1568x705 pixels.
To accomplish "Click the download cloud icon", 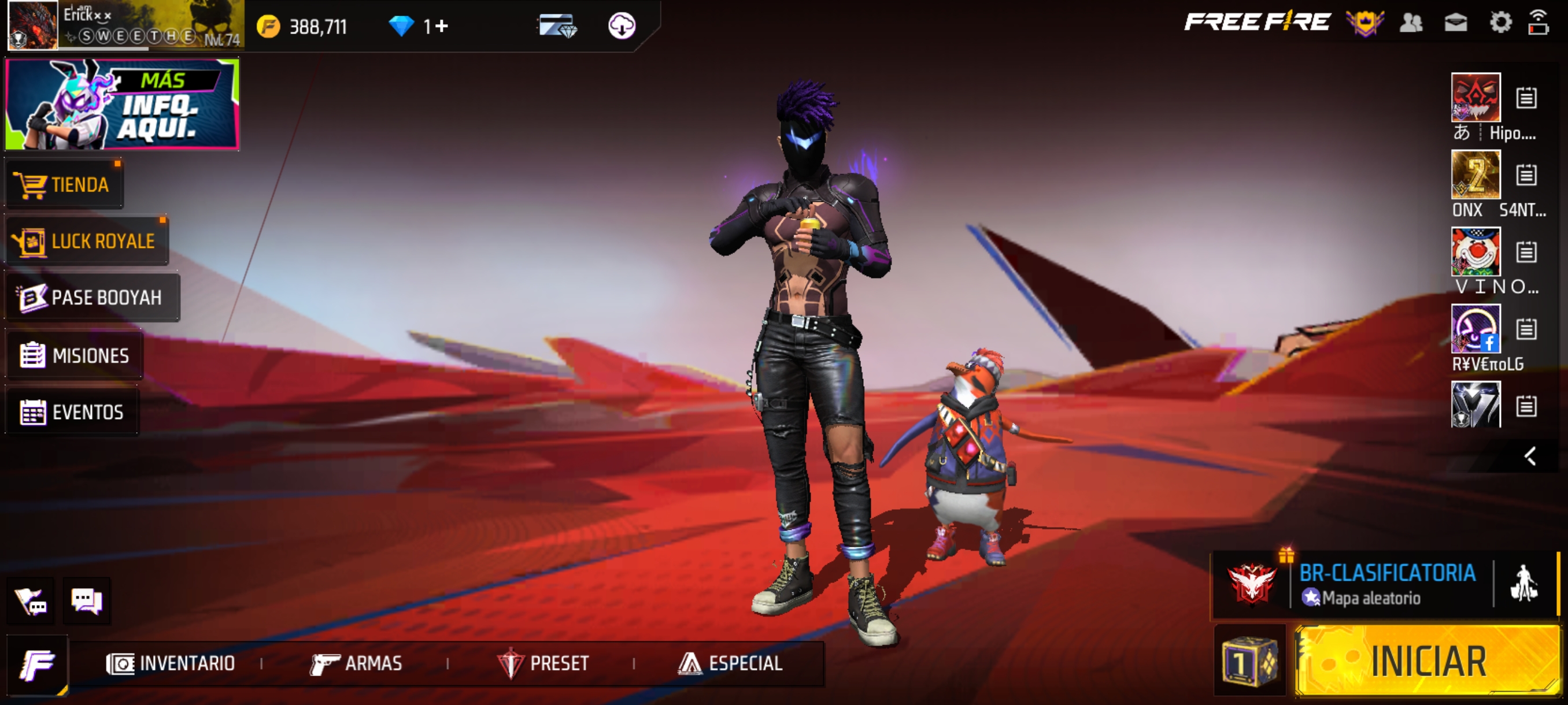I will coord(622,26).
